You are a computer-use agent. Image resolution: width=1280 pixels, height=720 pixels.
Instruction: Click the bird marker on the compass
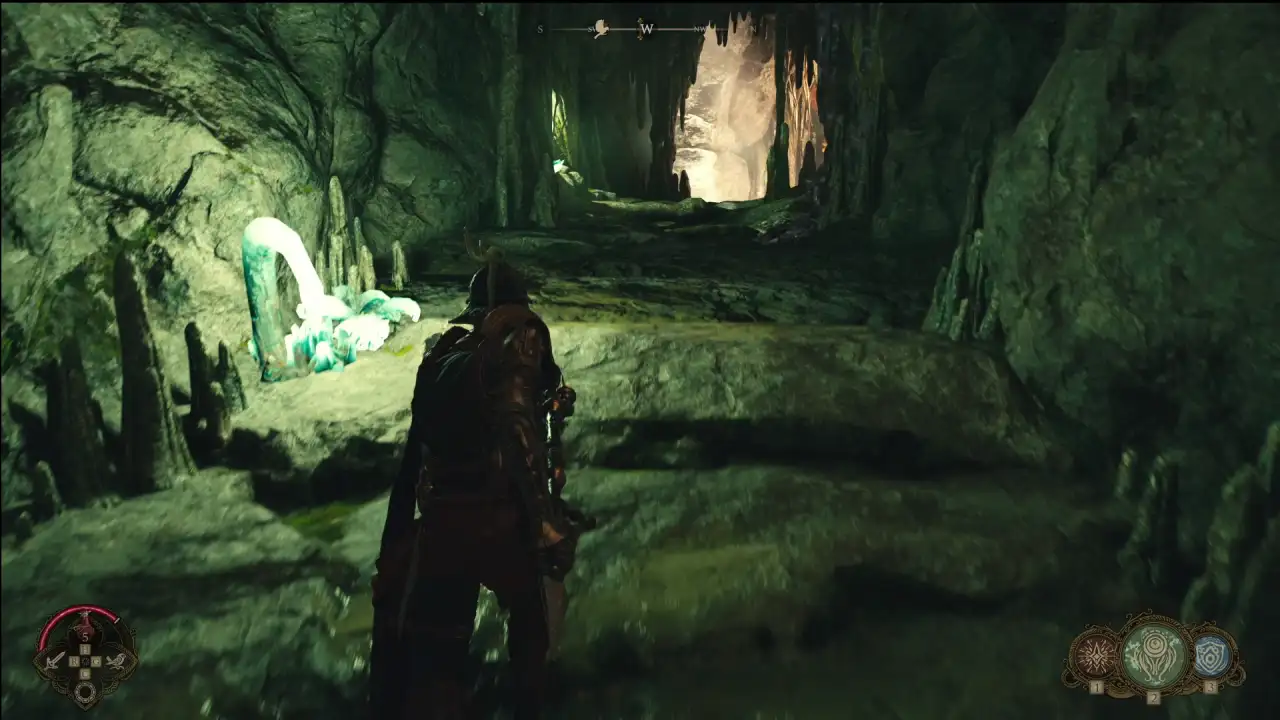point(602,29)
